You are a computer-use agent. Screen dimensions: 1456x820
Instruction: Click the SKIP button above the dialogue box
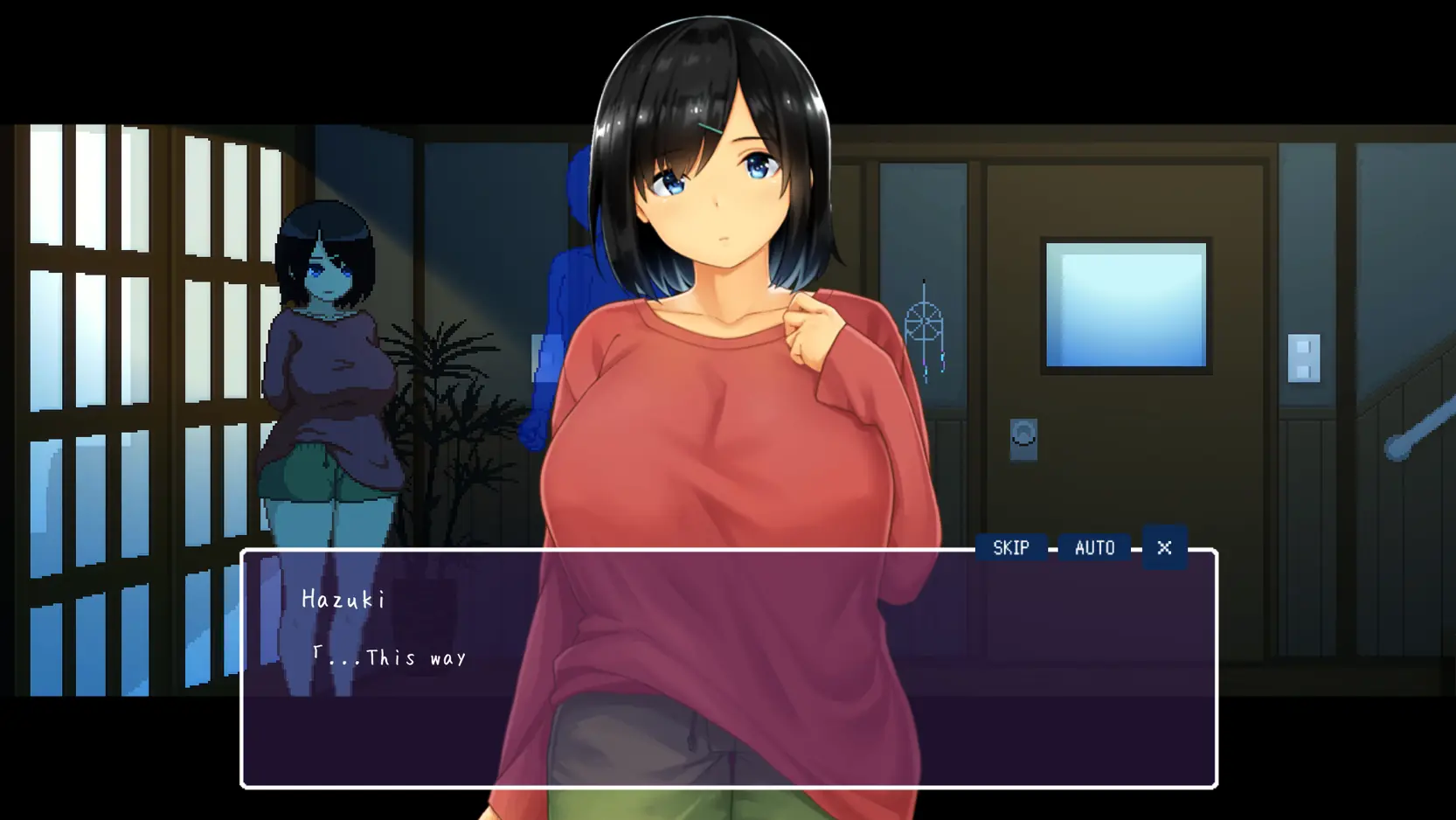(1011, 548)
